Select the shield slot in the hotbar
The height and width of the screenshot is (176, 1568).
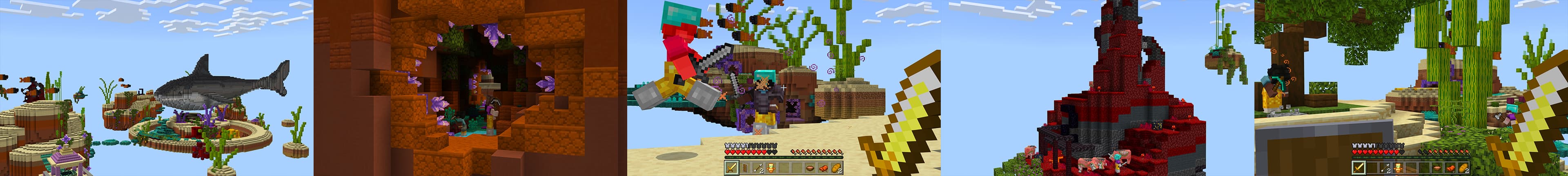pyautogui.click(x=744, y=168)
